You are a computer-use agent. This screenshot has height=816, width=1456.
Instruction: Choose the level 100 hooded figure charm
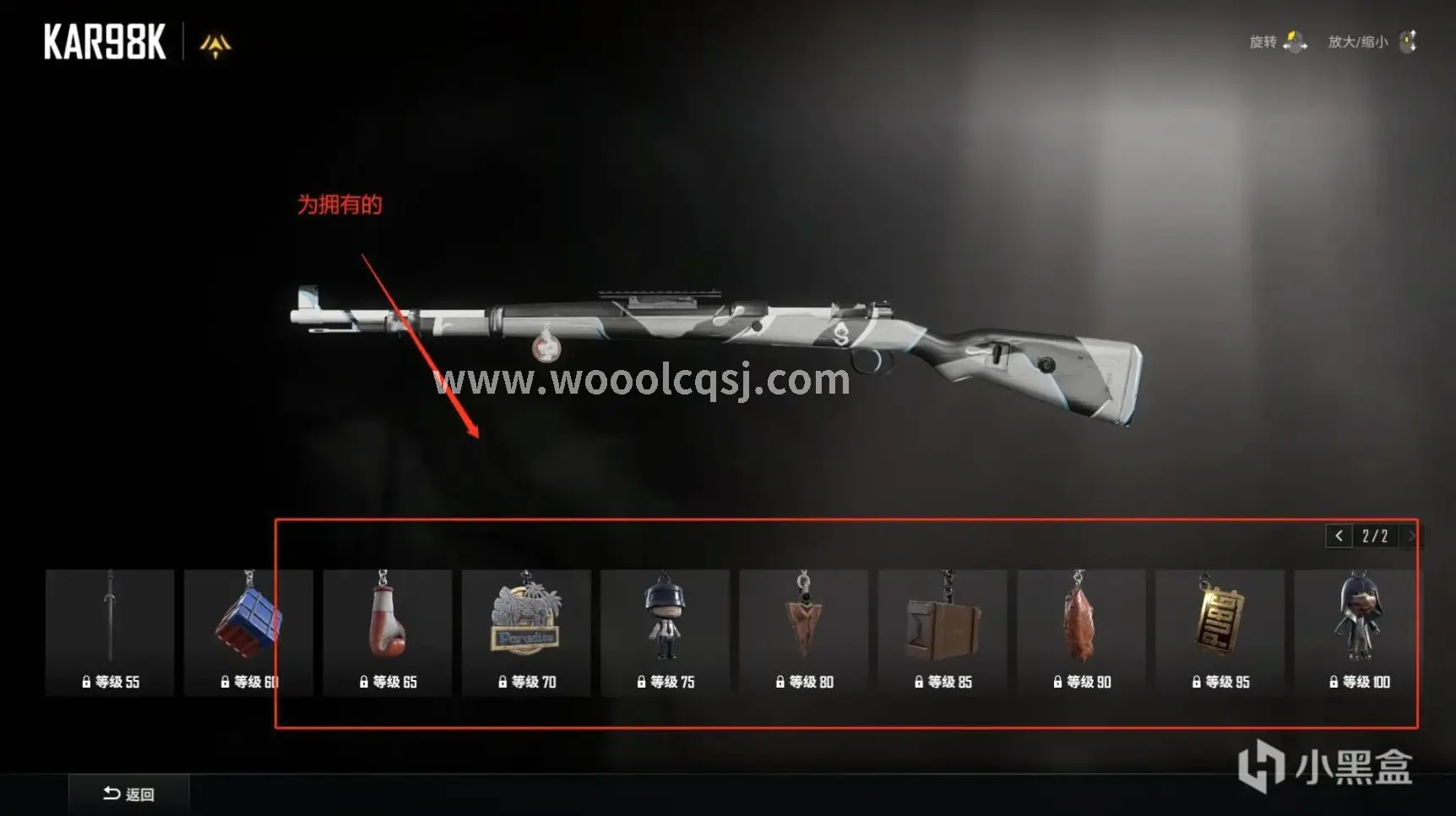(x=1358, y=632)
